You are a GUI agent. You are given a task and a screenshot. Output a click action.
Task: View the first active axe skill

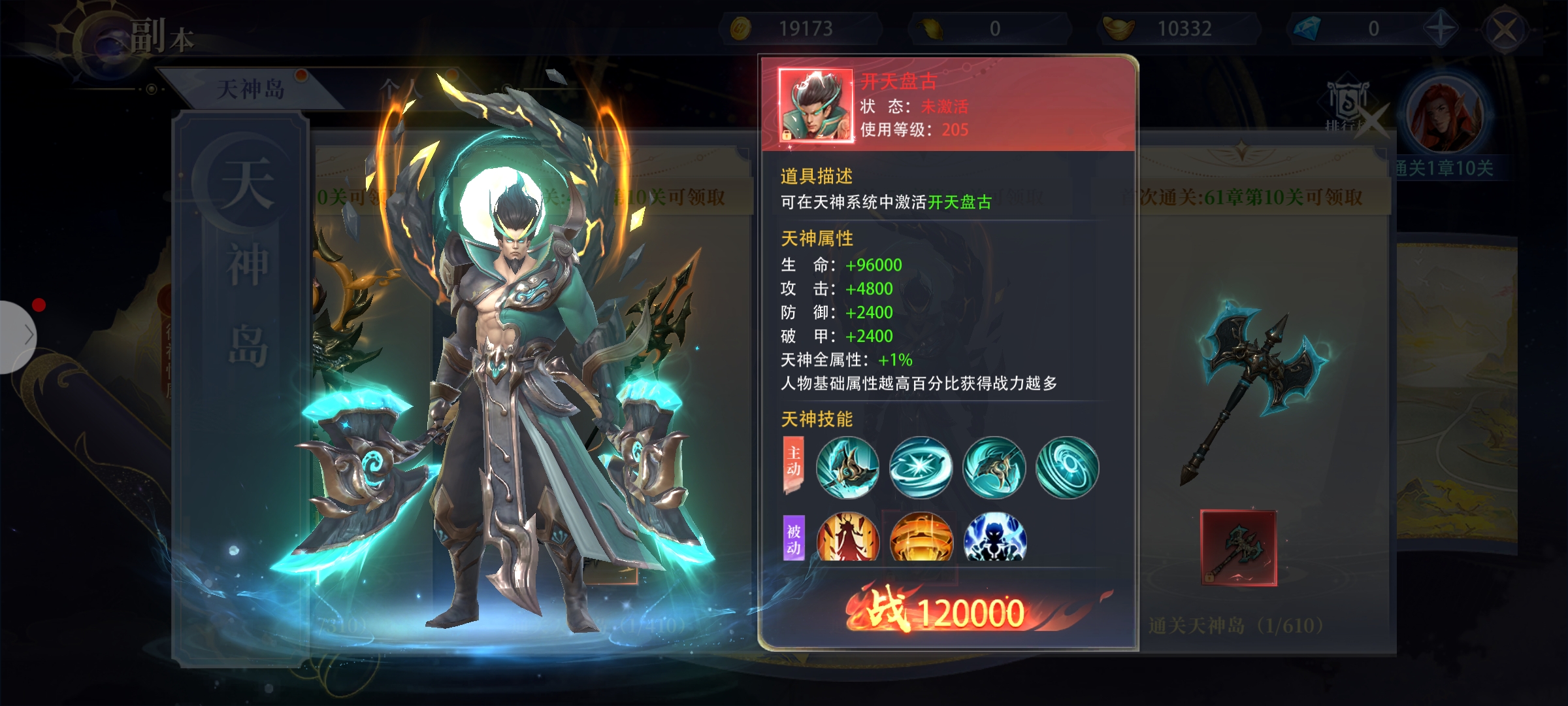click(x=847, y=467)
